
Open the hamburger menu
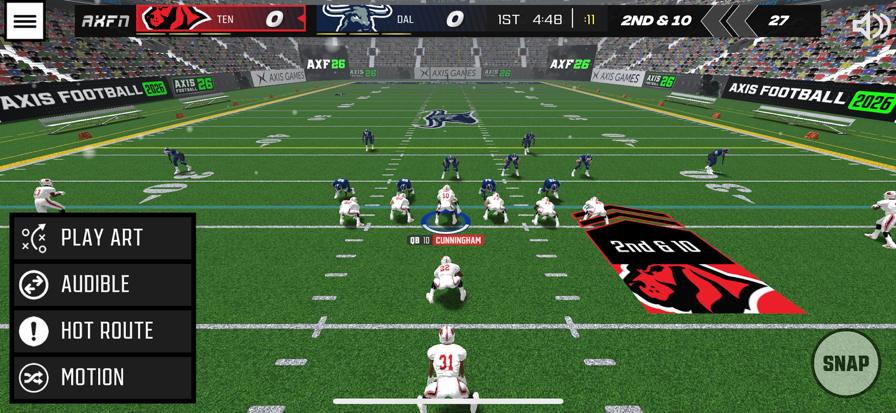(25, 21)
